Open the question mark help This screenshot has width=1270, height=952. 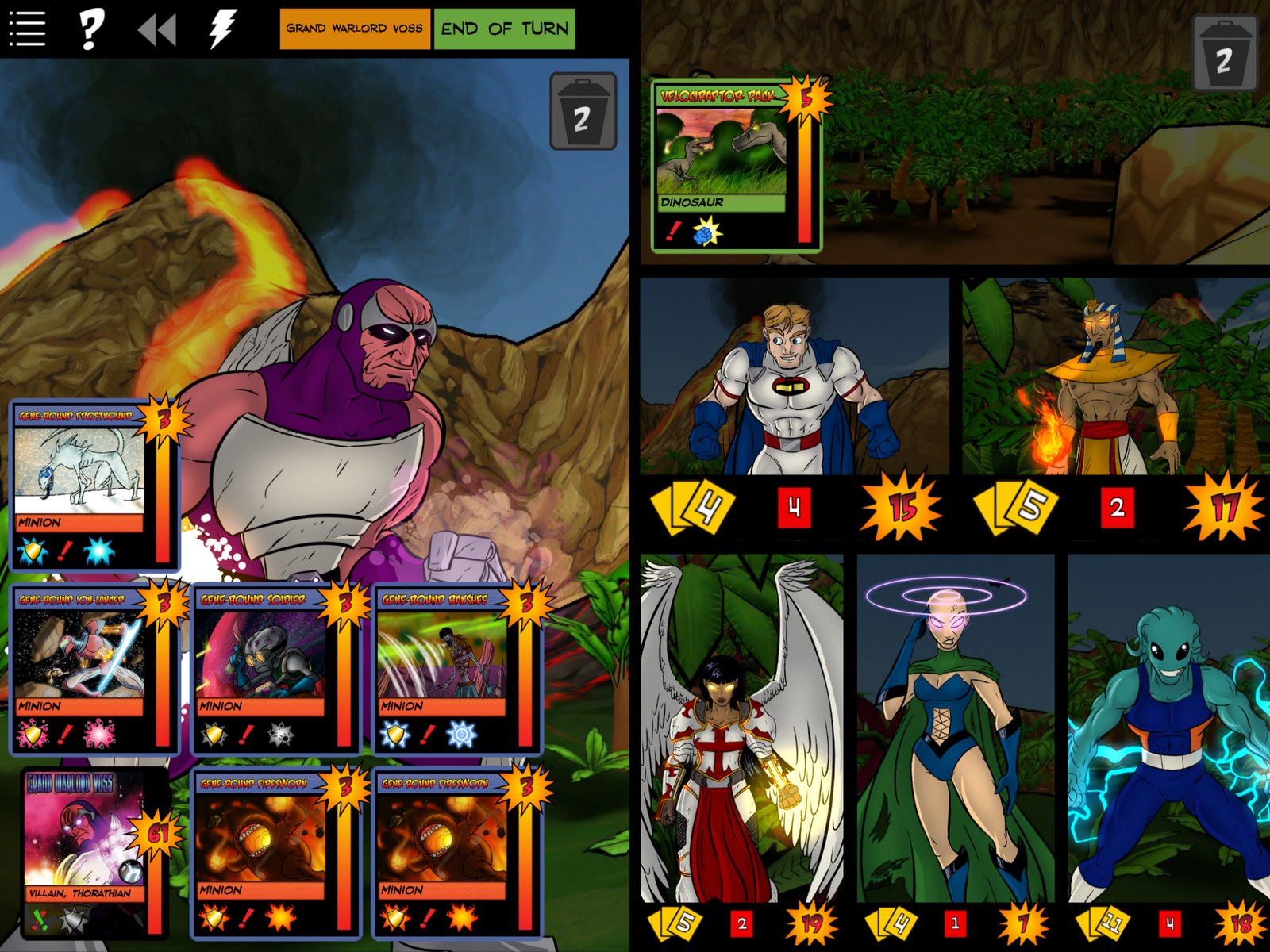point(90,29)
